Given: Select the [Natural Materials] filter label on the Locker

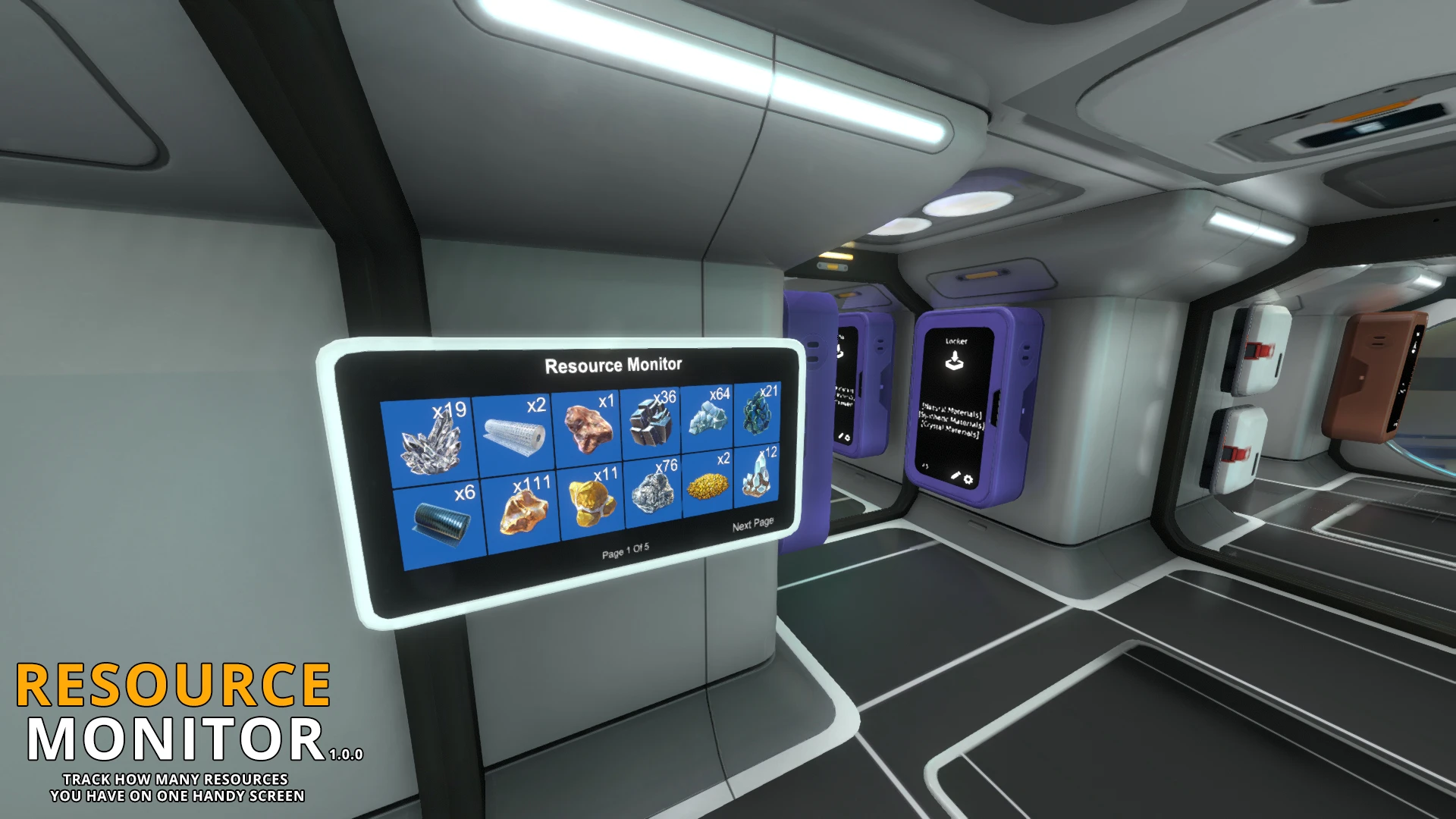Looking at the screenshot, I should coord(952,409).
